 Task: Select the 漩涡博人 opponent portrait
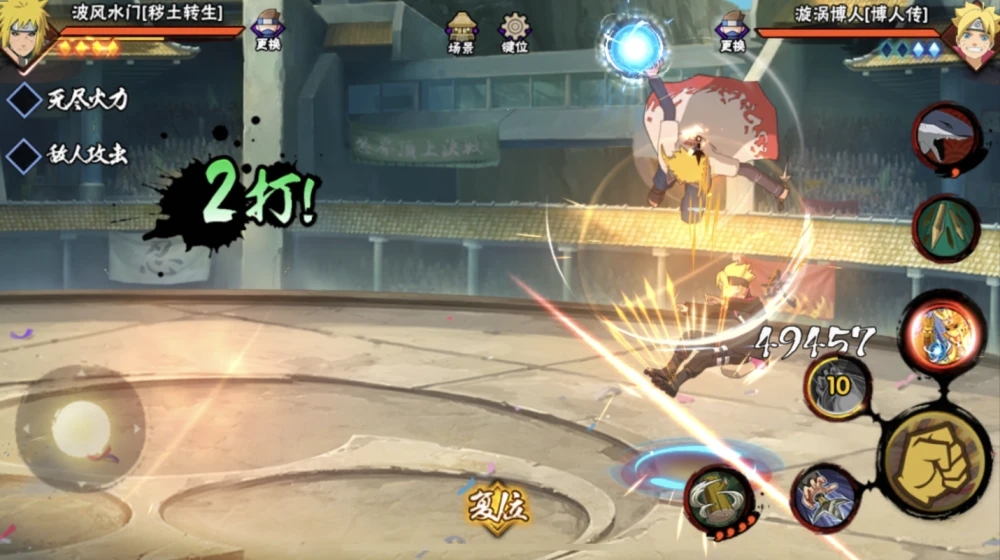click(x=975, y=34)
